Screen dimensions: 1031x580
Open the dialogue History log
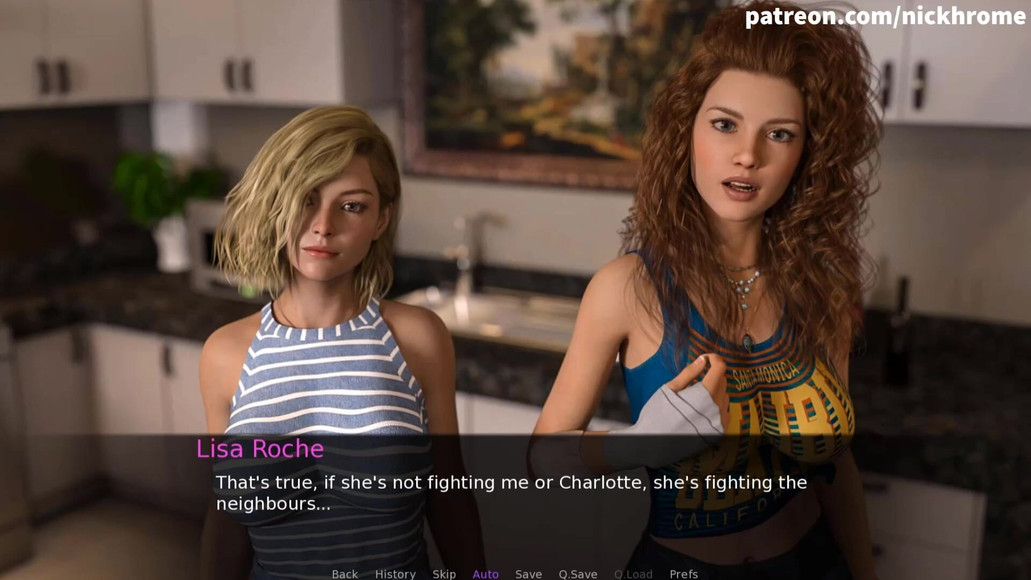coord(395,574)
